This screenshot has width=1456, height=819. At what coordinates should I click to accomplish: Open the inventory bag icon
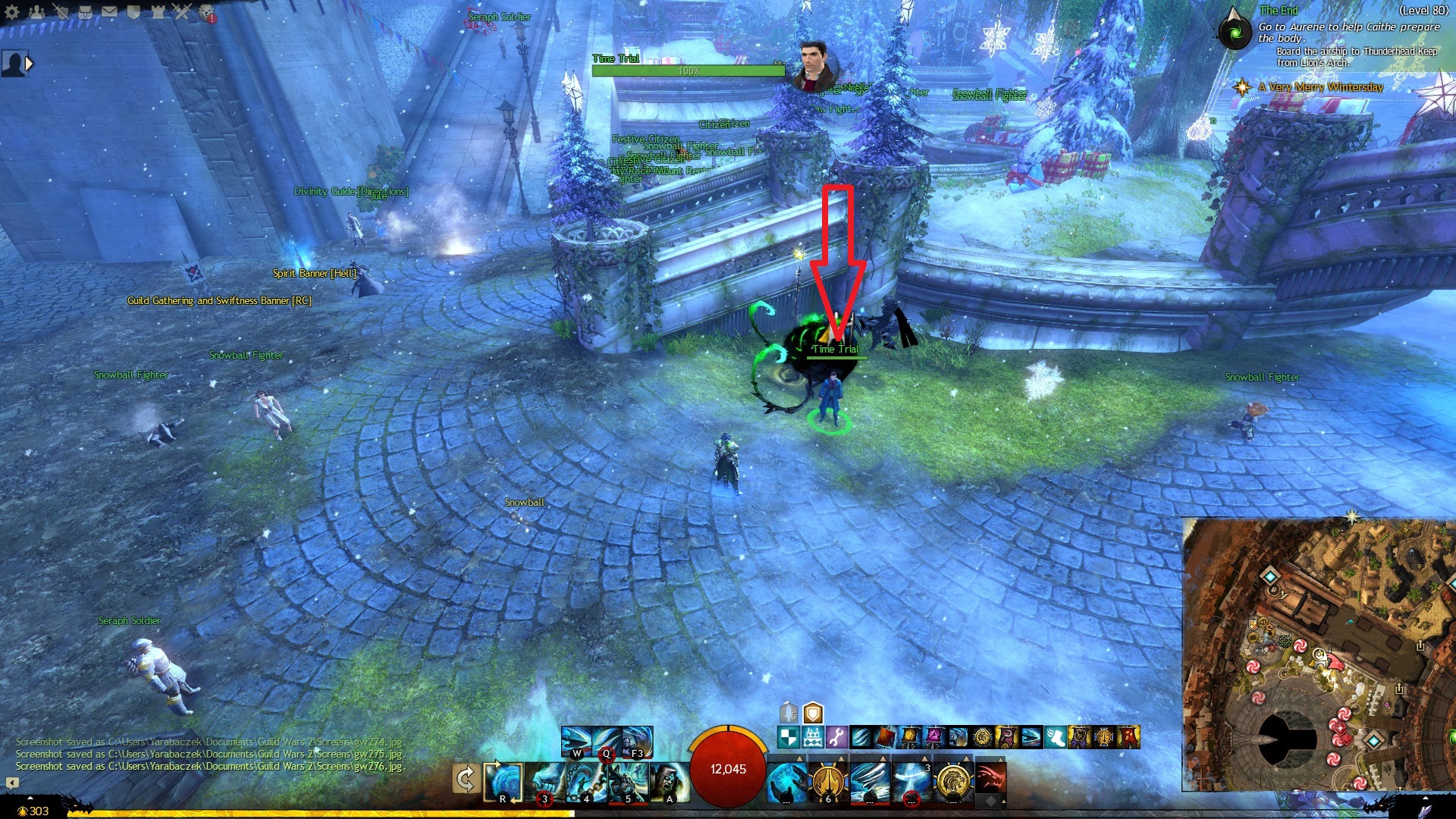coord(85,11)
